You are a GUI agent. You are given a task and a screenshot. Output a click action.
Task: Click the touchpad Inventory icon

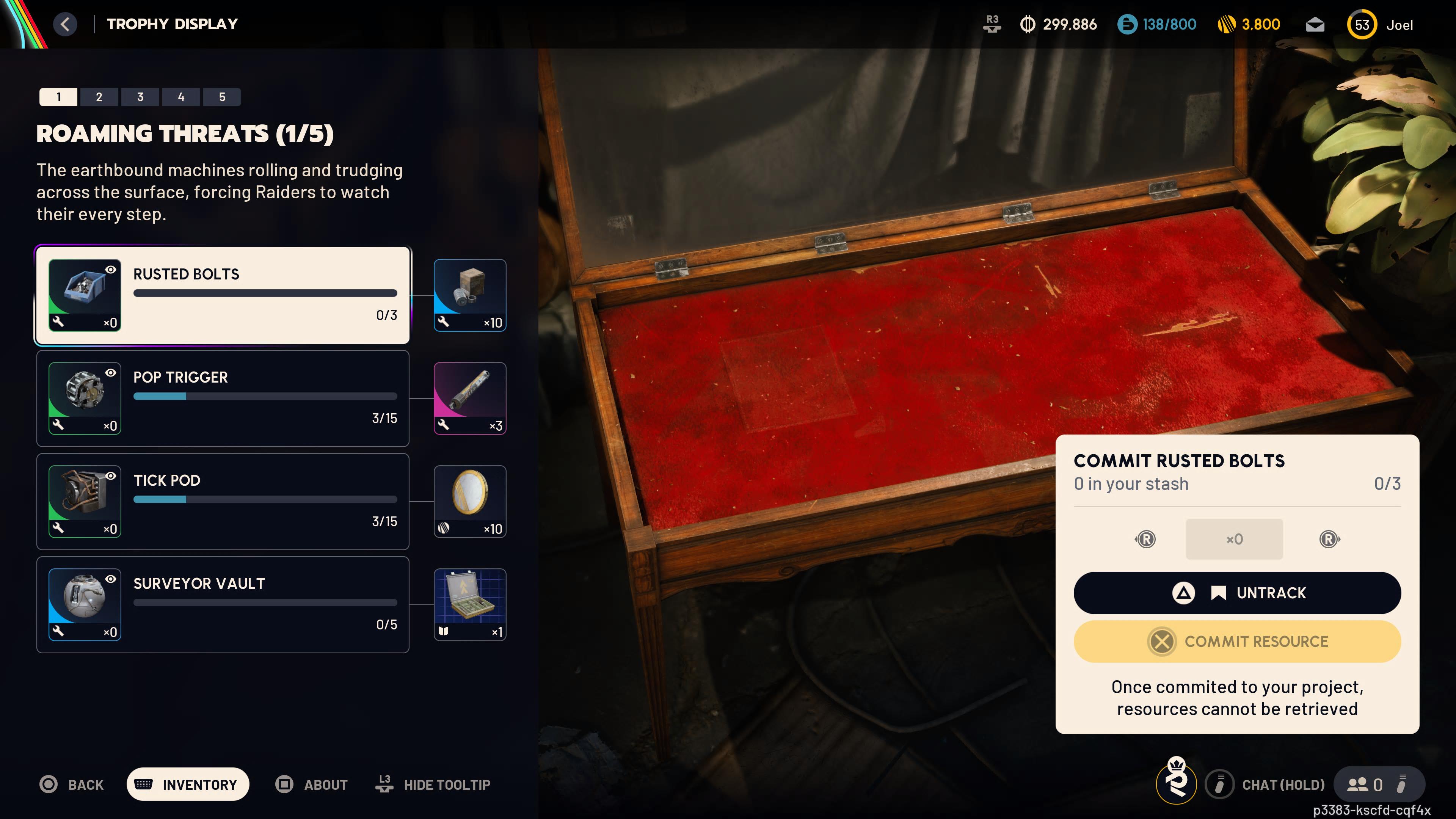[145, 784]
